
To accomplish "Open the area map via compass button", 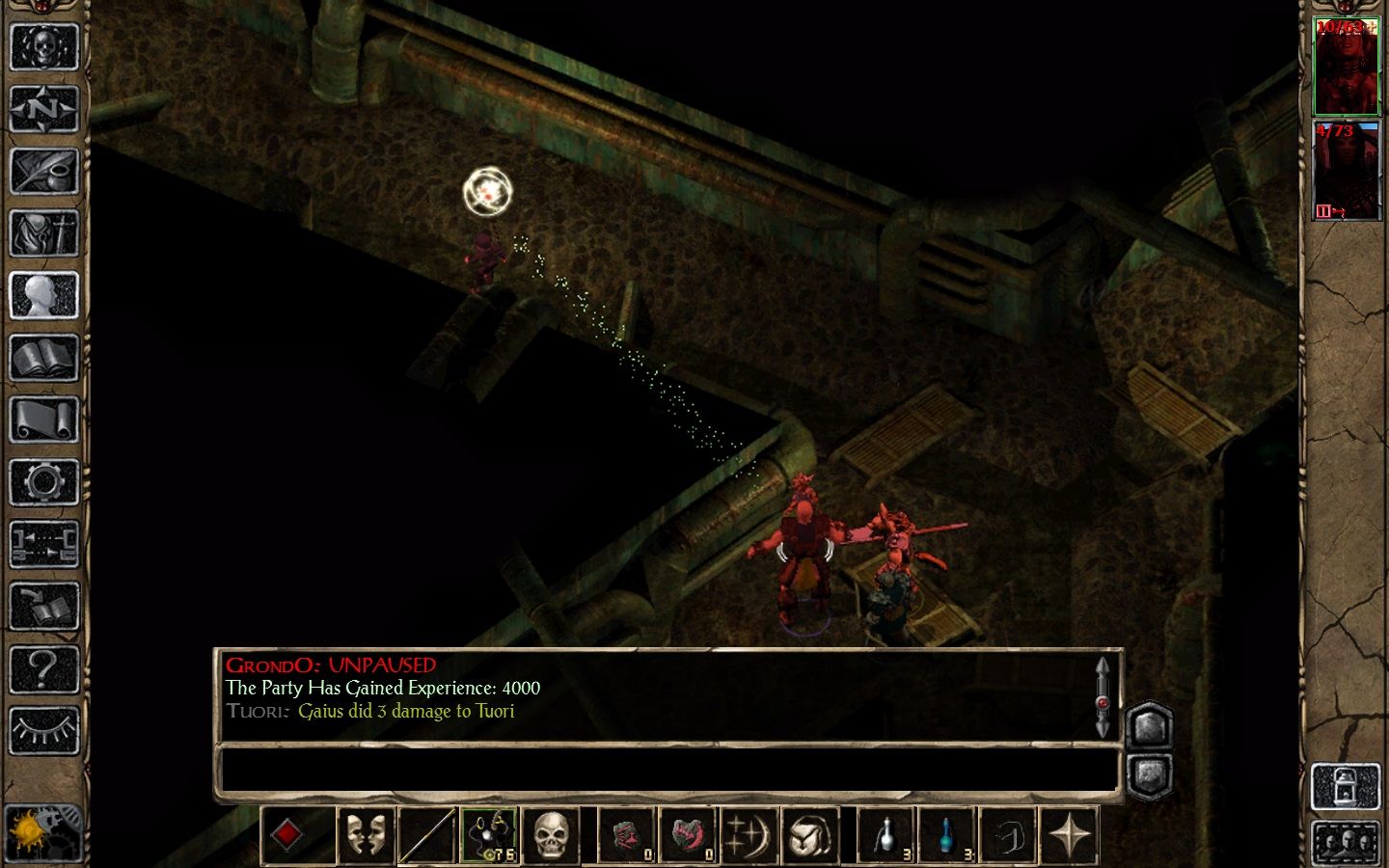I will 43,109.
